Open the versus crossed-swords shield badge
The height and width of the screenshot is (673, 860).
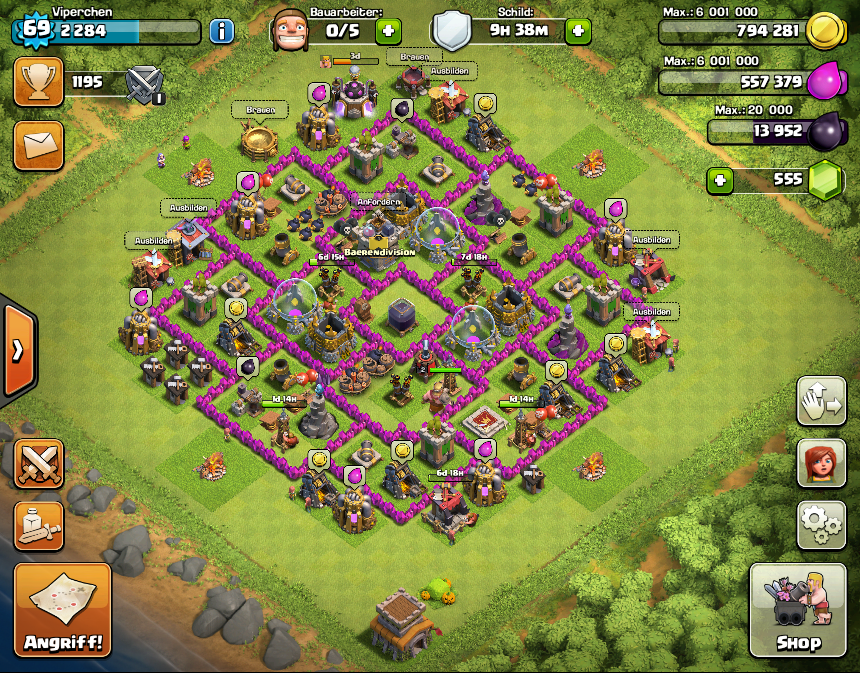pos(146,82)
